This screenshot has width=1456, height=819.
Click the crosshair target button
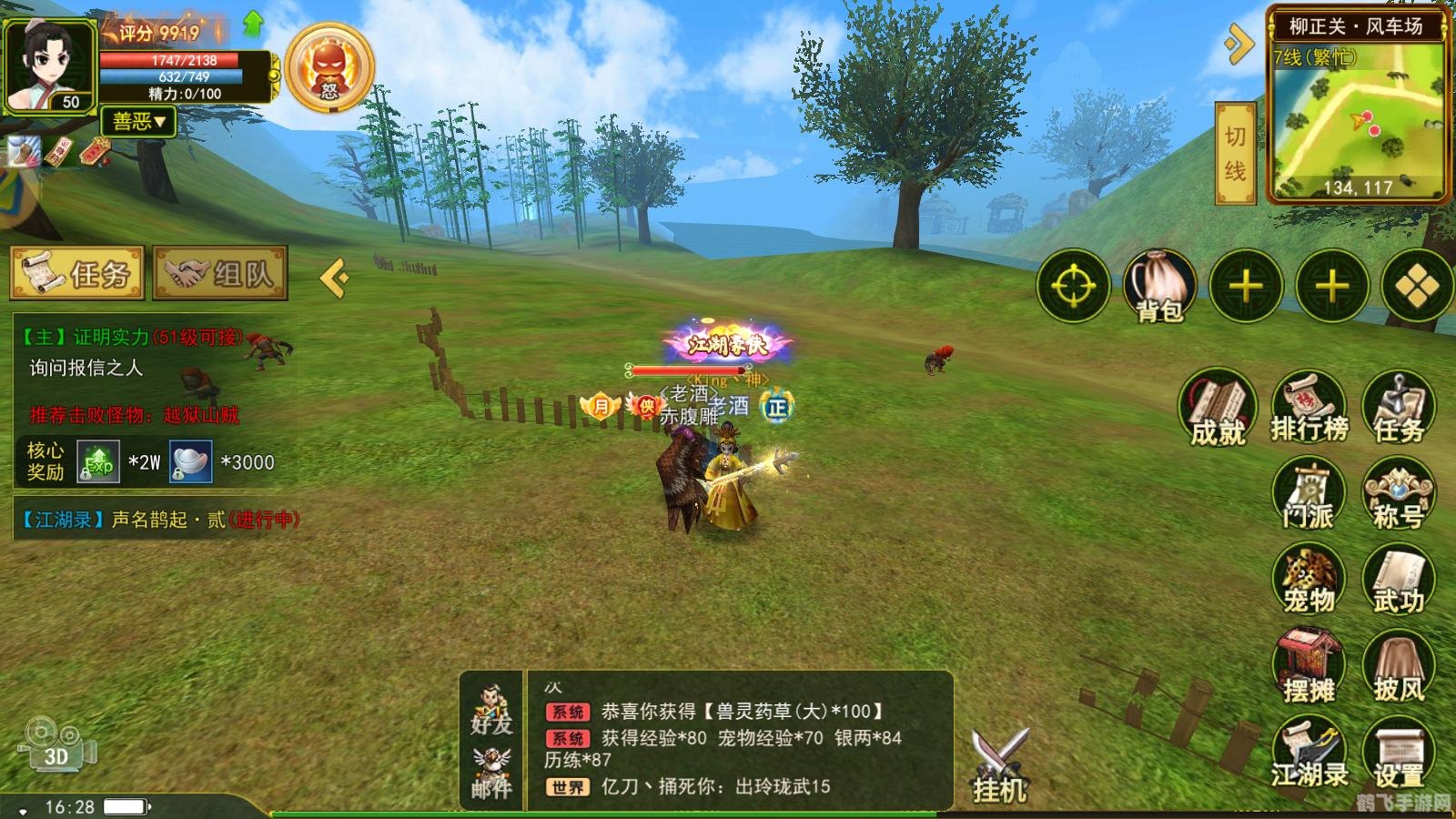click(1074, 287)
